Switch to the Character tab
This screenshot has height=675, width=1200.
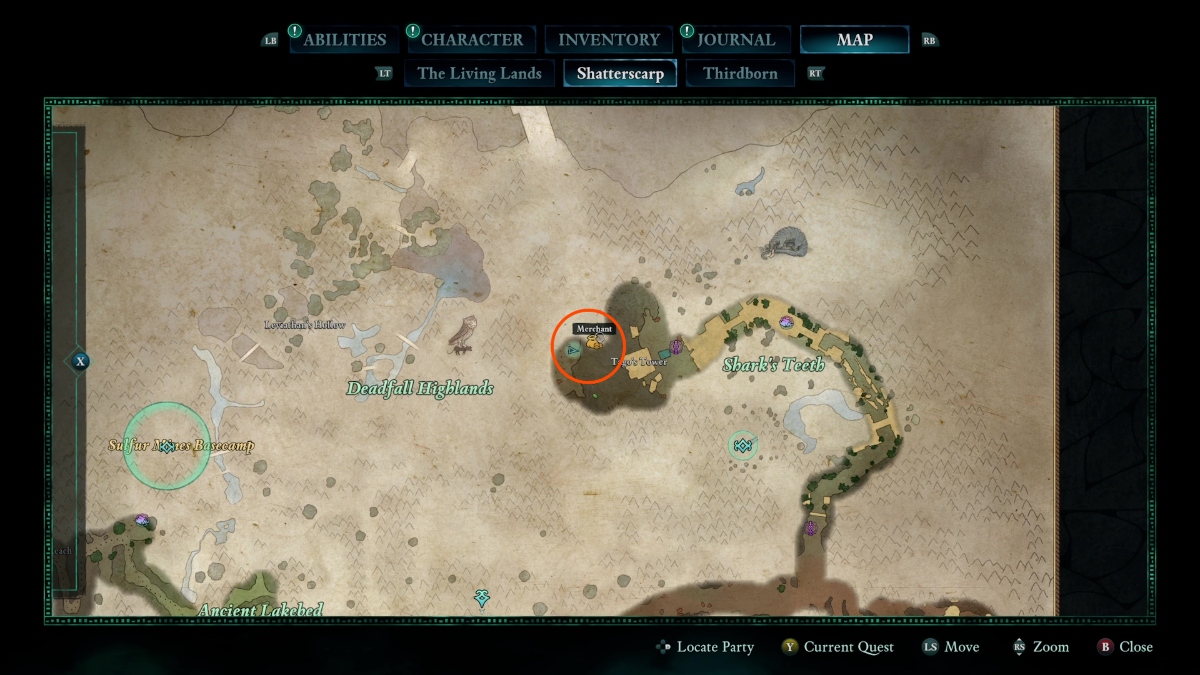472,40
